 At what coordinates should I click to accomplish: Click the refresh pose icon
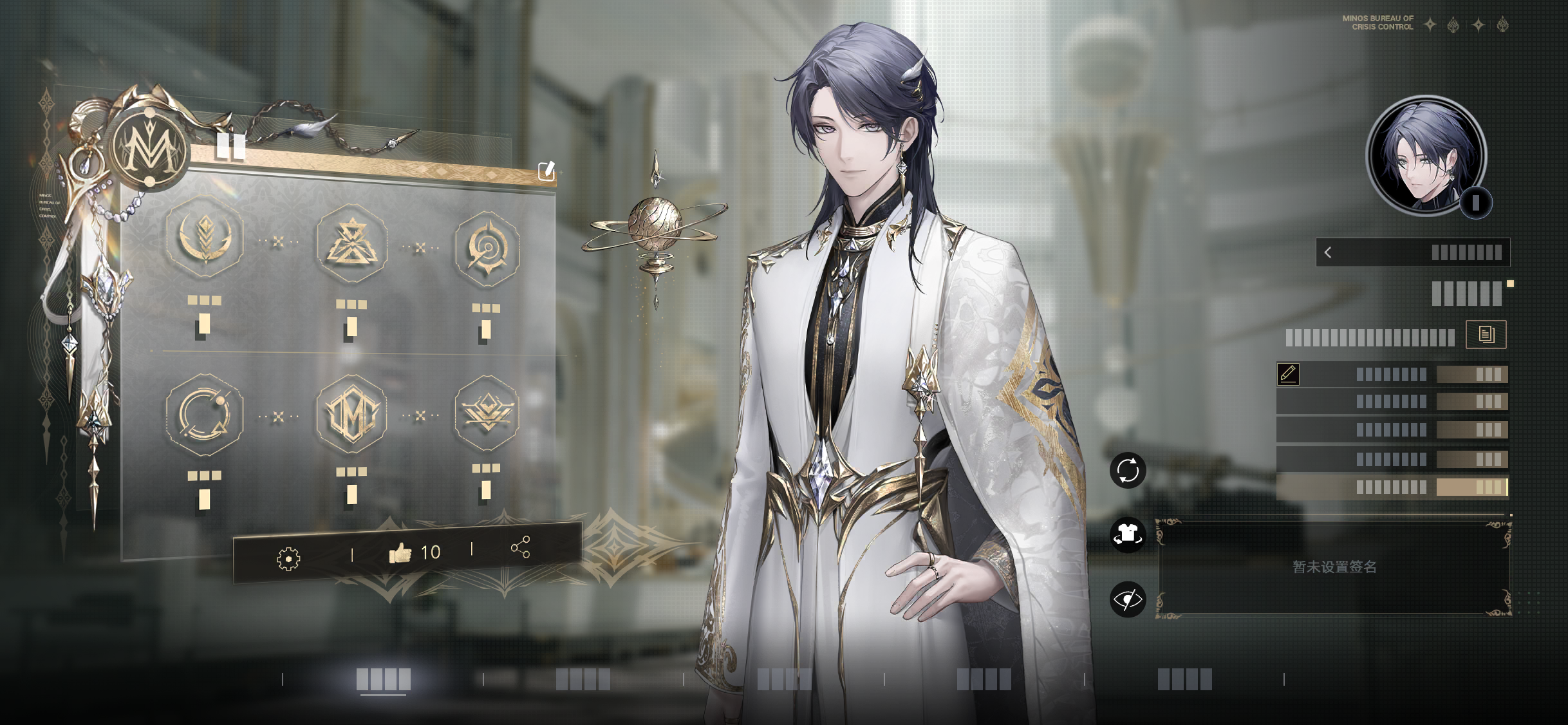(1128, 469)
